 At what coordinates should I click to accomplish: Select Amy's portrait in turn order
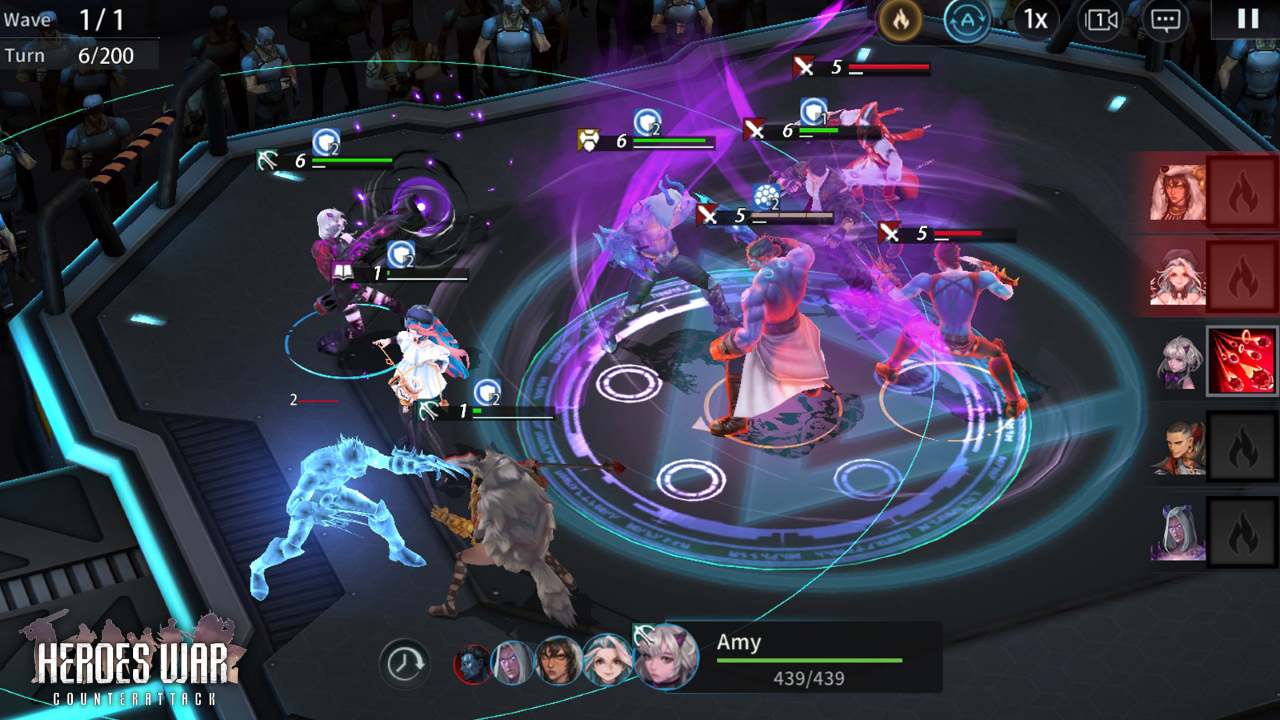click(x=666, y=657)
